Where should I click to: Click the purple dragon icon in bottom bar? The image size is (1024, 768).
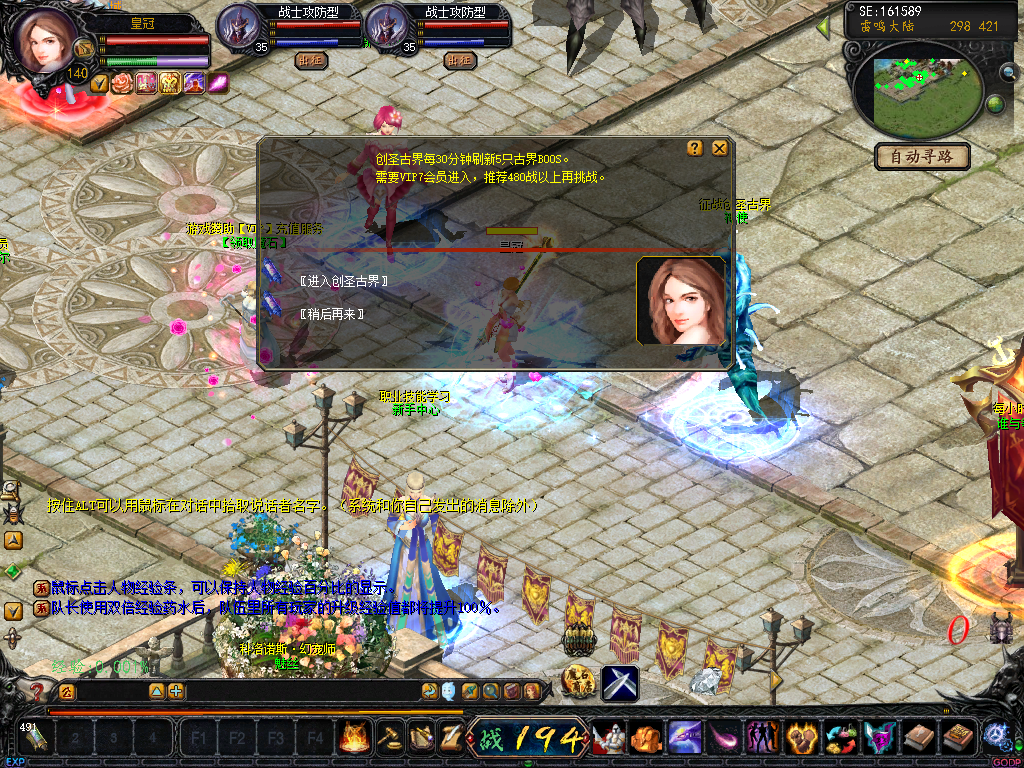(x=685, y=738)
